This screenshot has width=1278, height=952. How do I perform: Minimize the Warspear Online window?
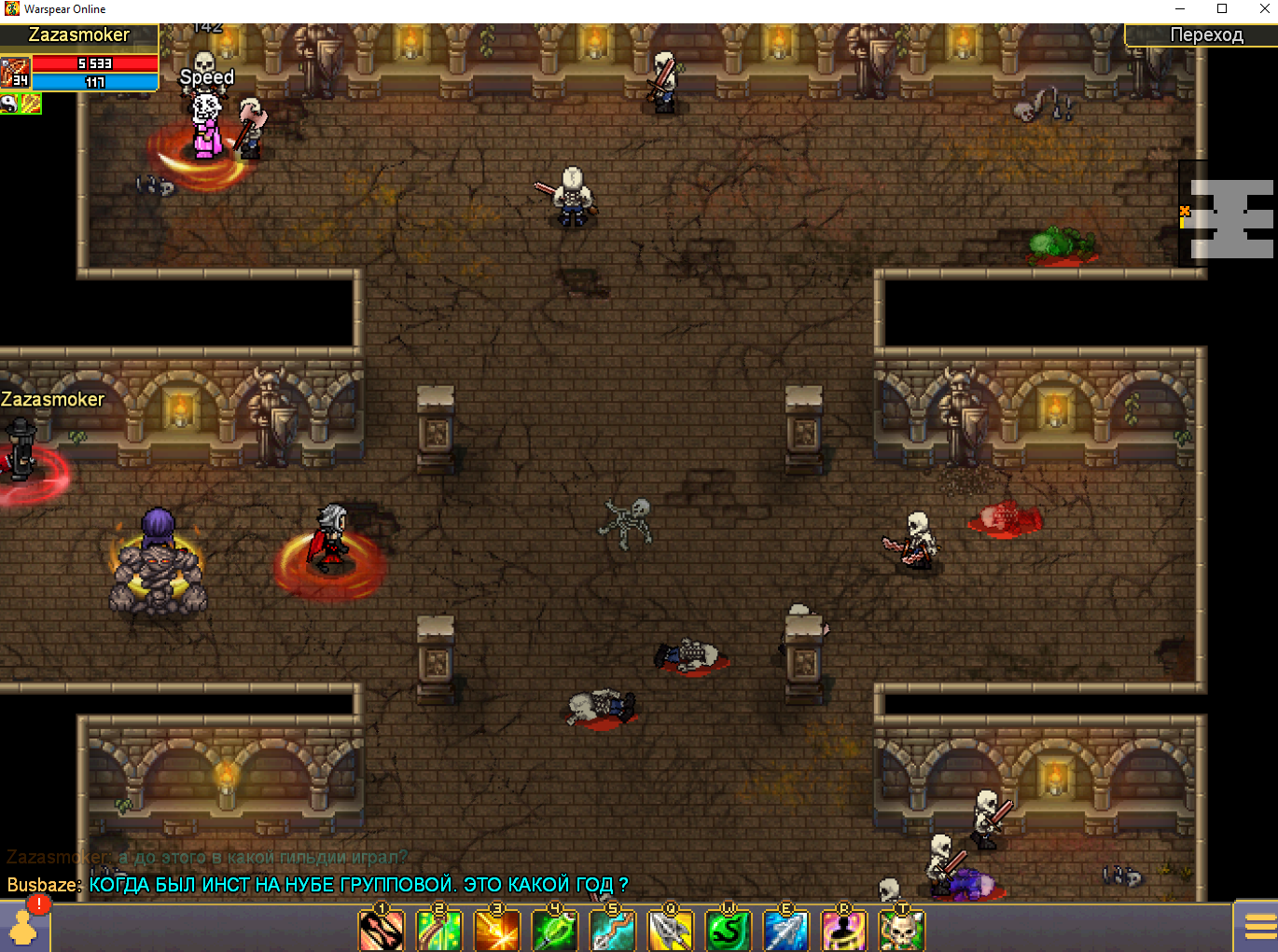(1180, 9)
